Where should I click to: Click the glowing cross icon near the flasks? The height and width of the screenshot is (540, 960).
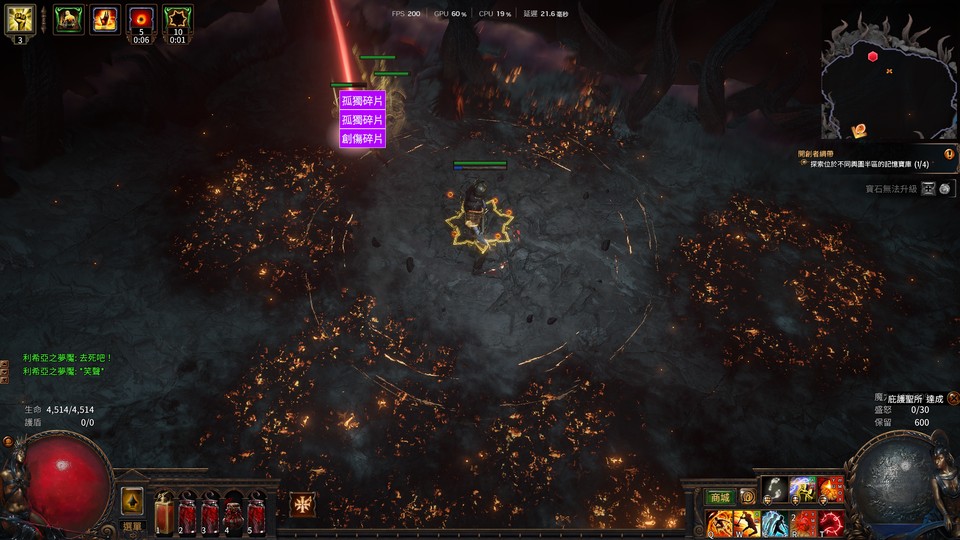[301, 505]
